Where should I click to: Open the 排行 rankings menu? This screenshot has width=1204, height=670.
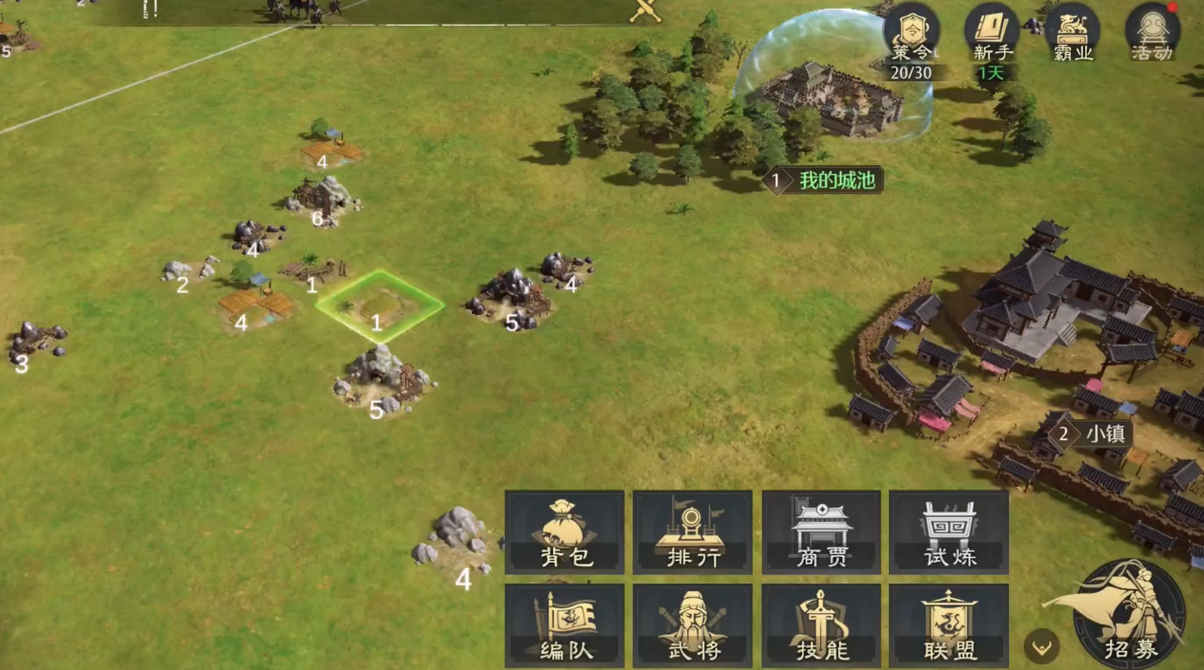point(692,532)
